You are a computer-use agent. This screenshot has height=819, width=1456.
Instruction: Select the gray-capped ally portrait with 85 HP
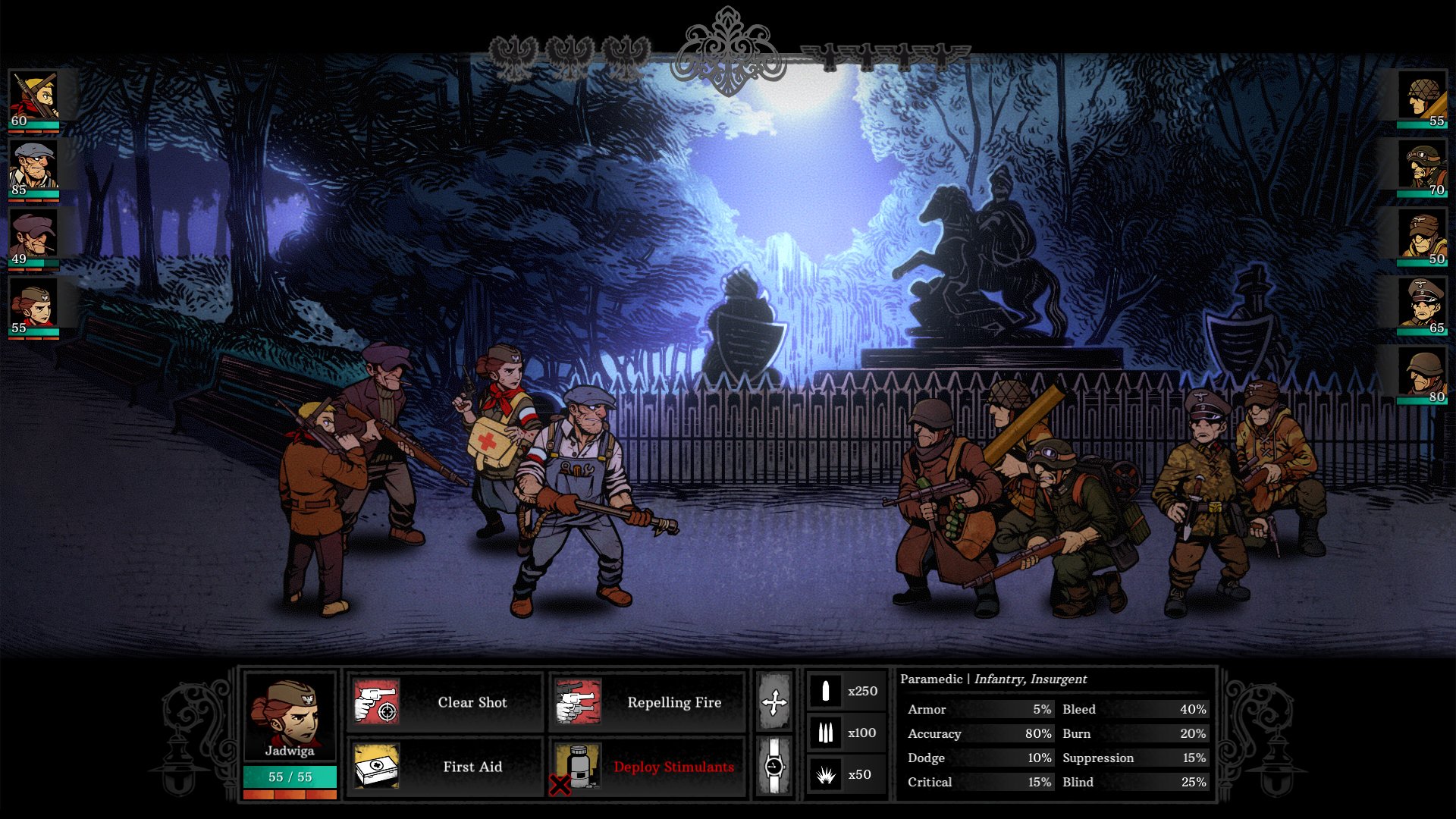pos(33,168)
